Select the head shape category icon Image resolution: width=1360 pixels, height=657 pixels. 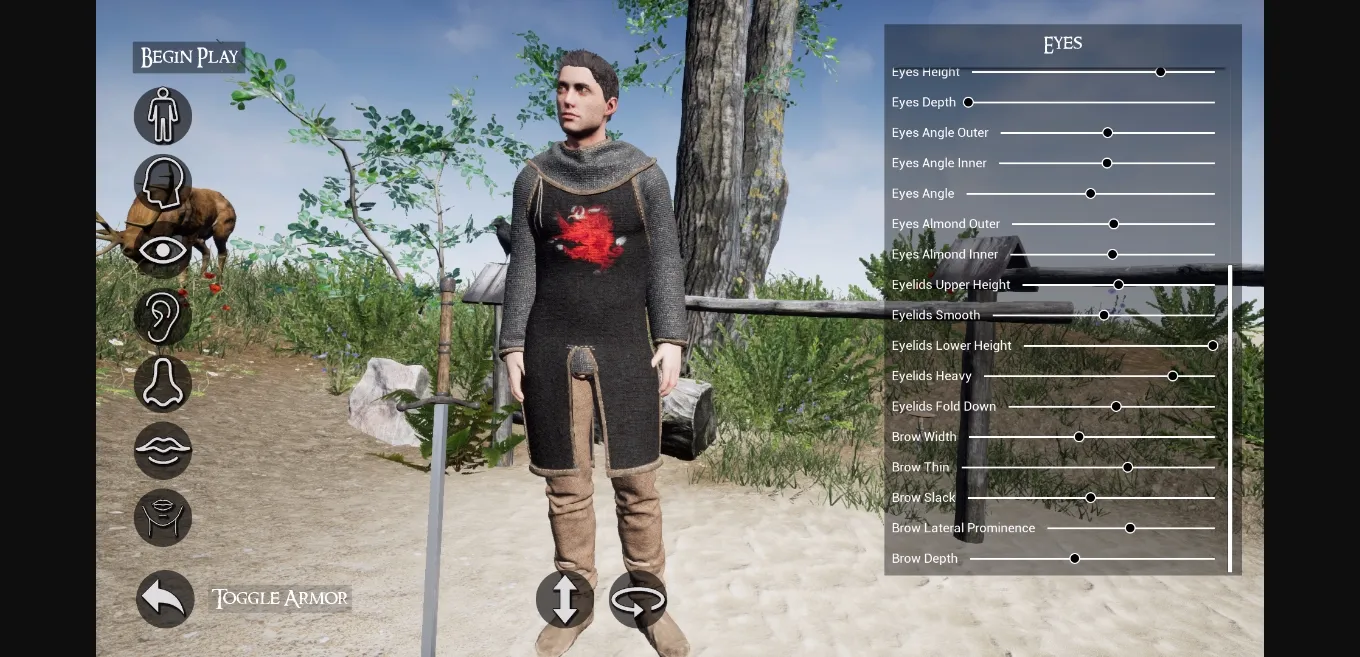pyautogui.click(x=163, y=183)
